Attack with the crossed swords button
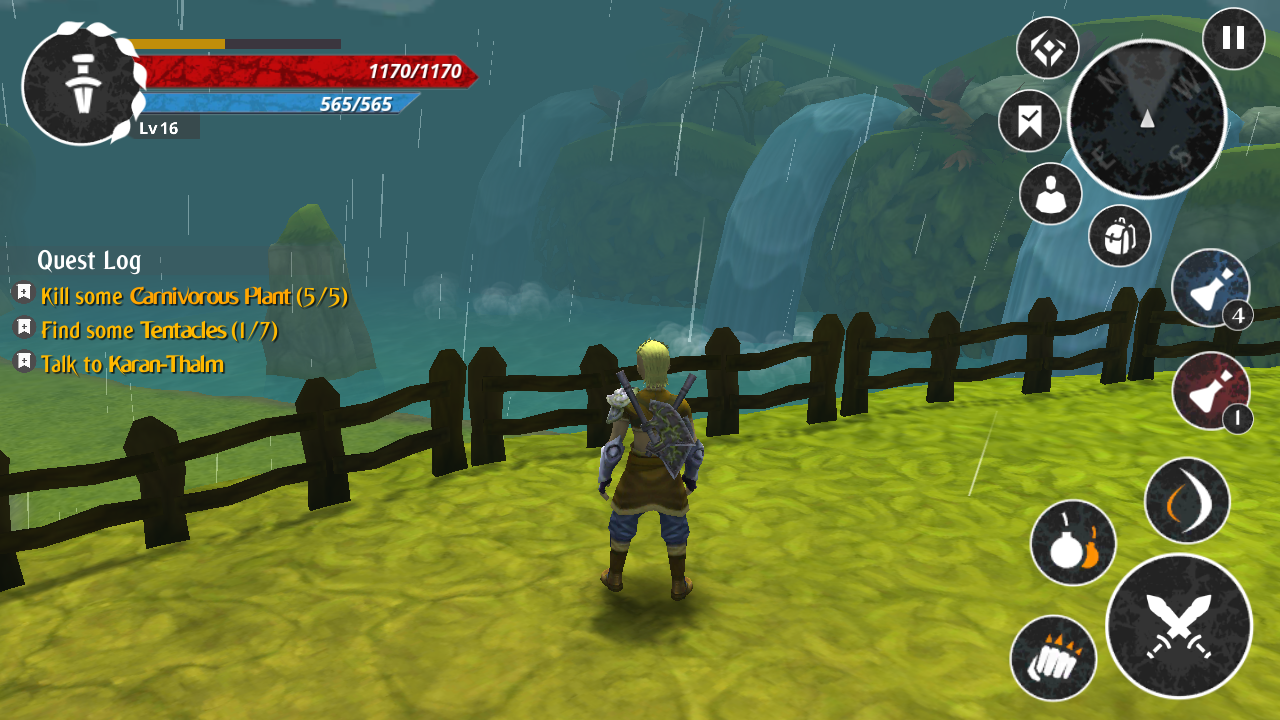 1179,626
